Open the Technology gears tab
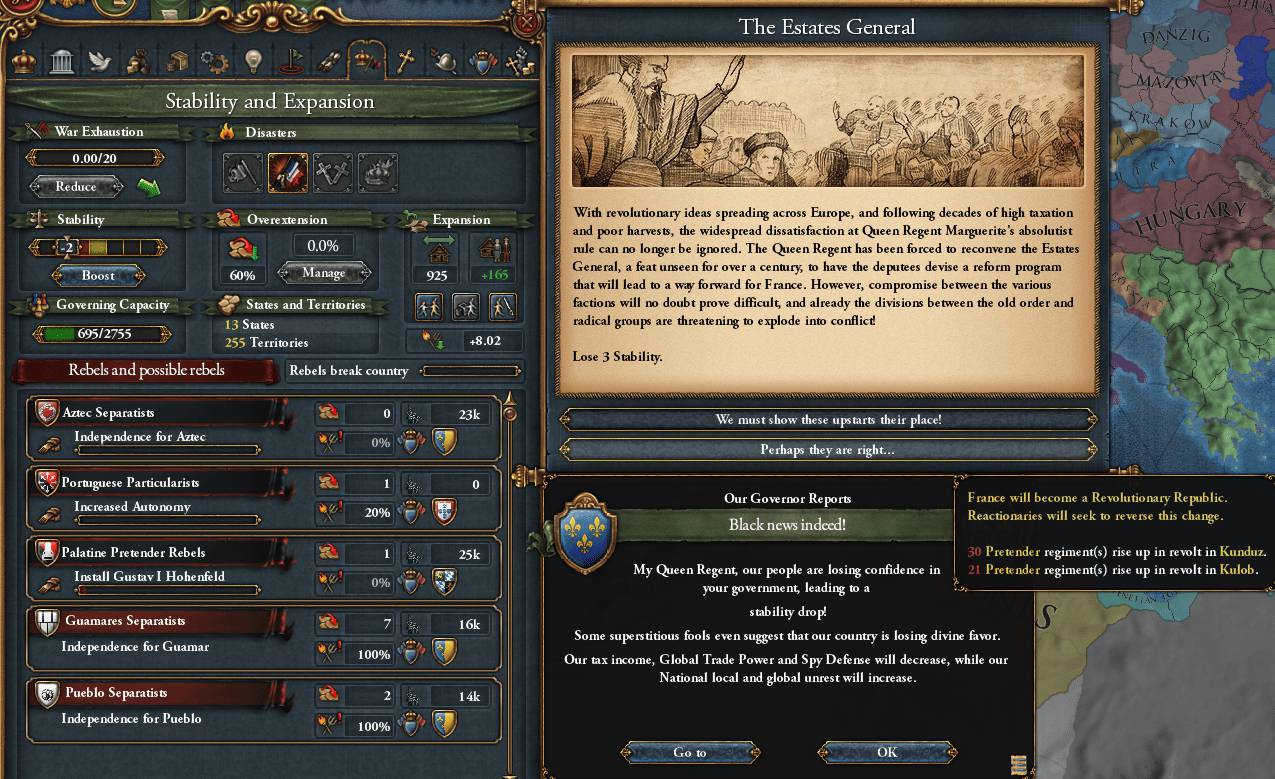 213,62
